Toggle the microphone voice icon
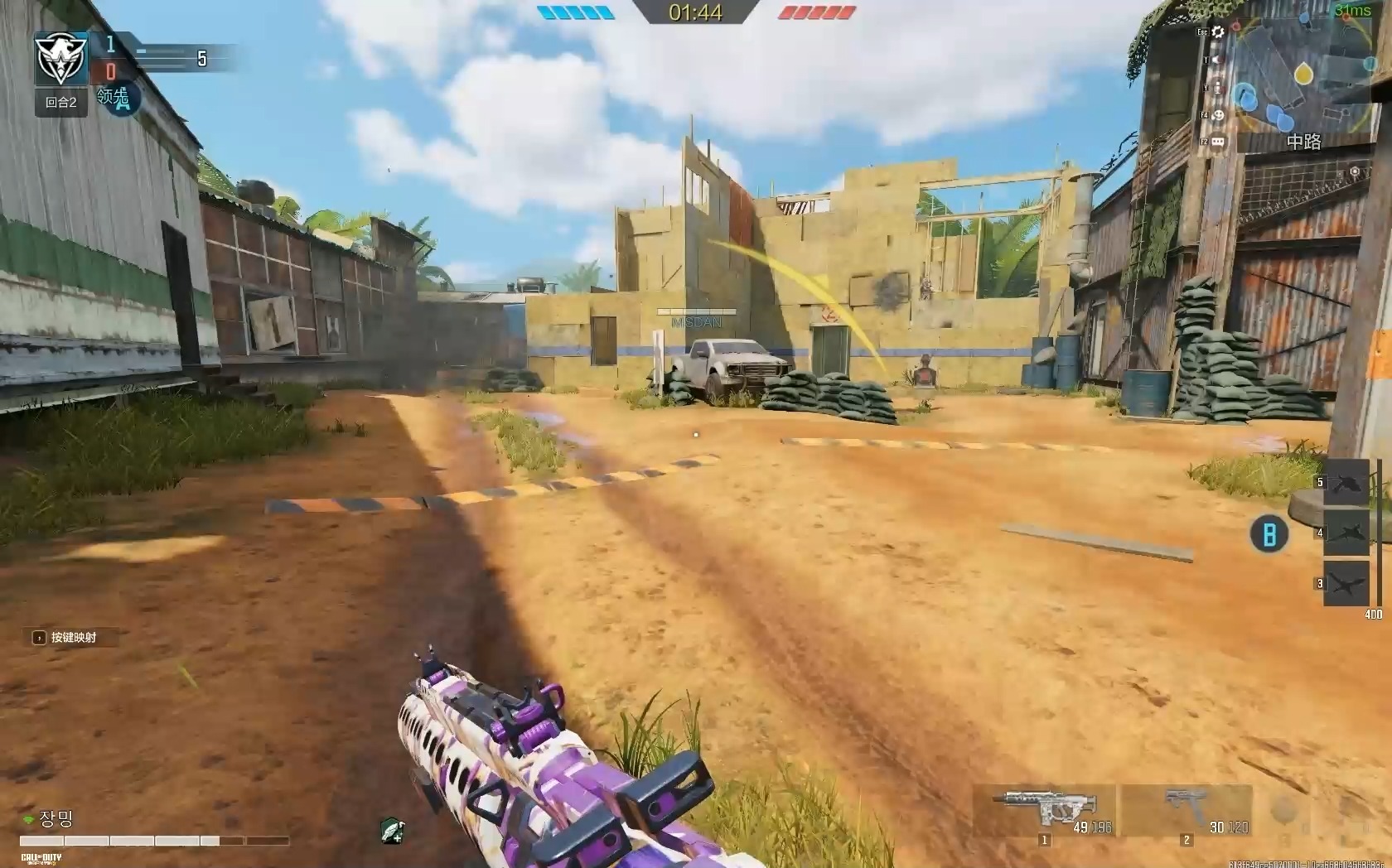1392x868 pixels. point(1217,87)
